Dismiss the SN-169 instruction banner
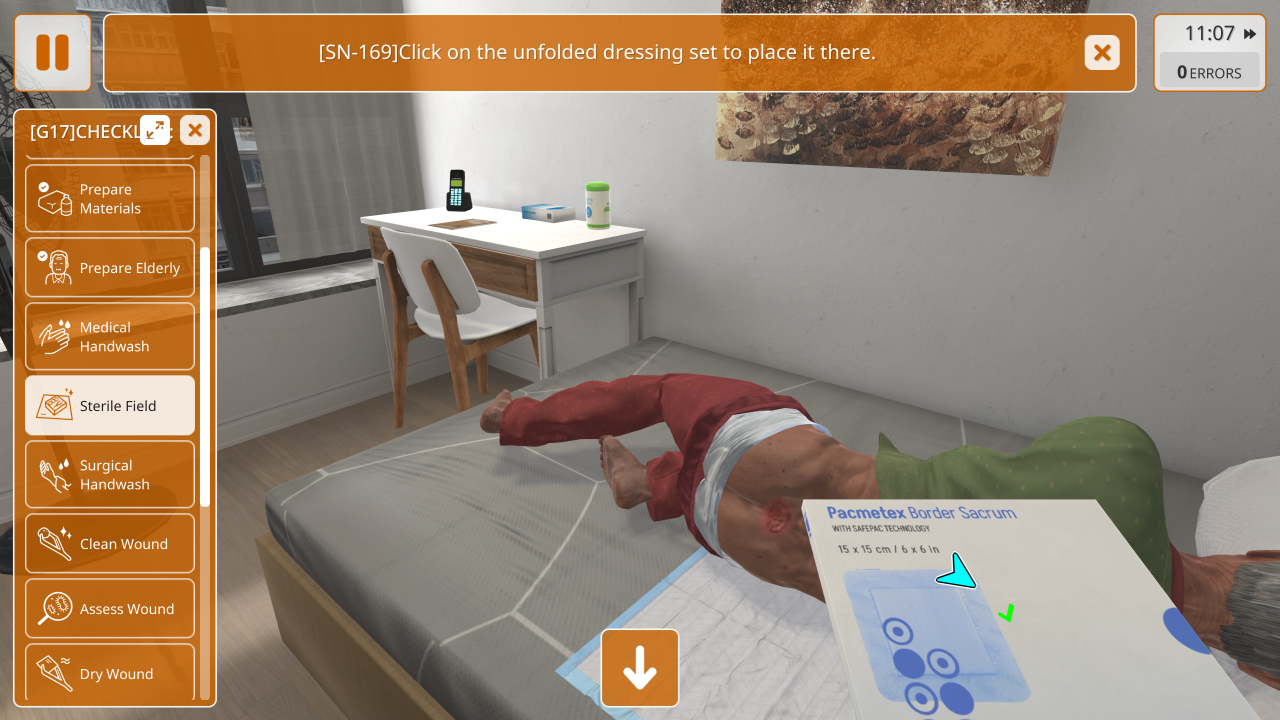Viewport: 1280px width, 720px height. 1102,52
